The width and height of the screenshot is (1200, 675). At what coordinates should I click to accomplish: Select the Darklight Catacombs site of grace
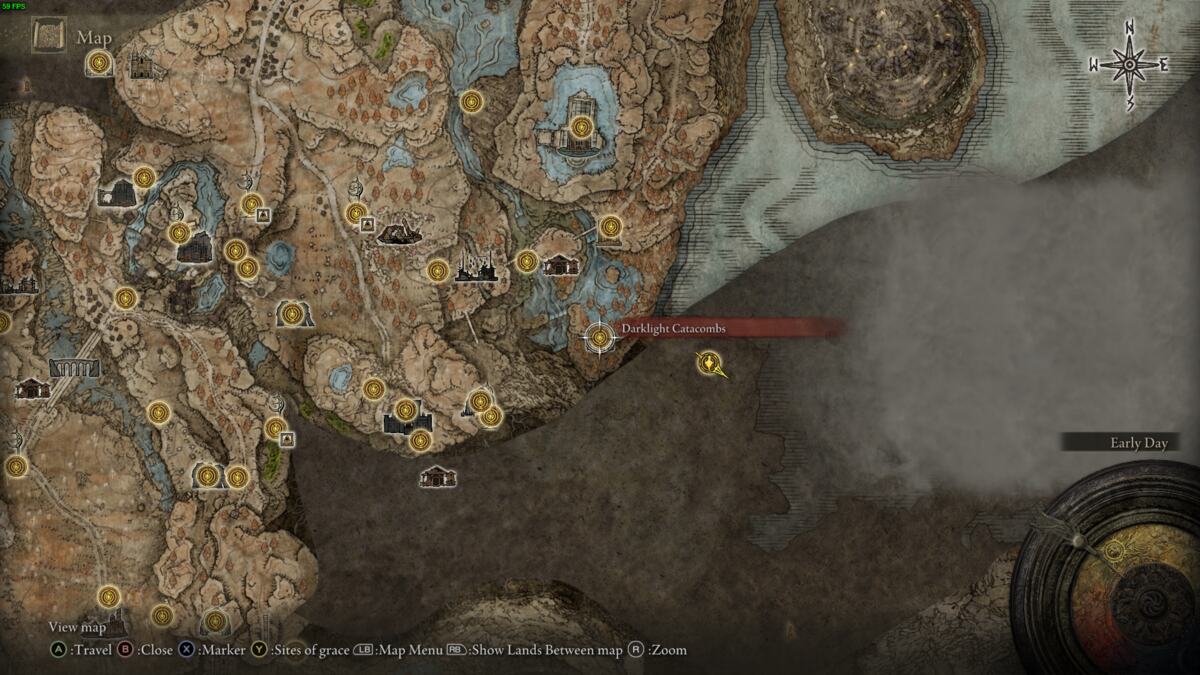click(x=600, y=338)
